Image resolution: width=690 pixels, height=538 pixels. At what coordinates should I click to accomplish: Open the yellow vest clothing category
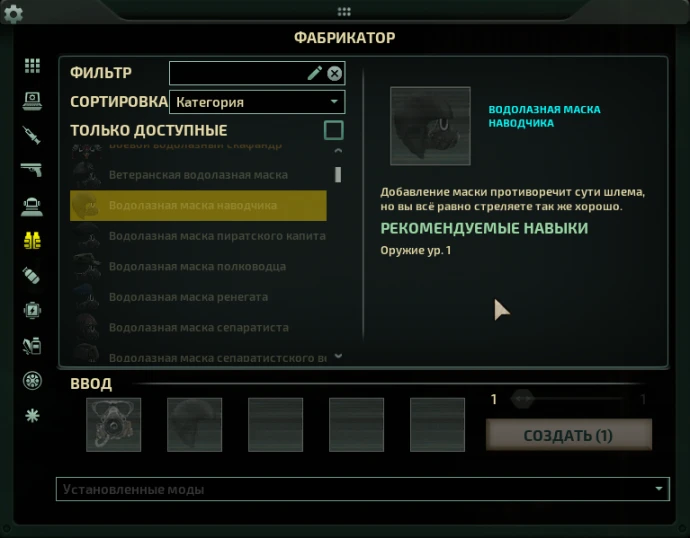point(32,240)
